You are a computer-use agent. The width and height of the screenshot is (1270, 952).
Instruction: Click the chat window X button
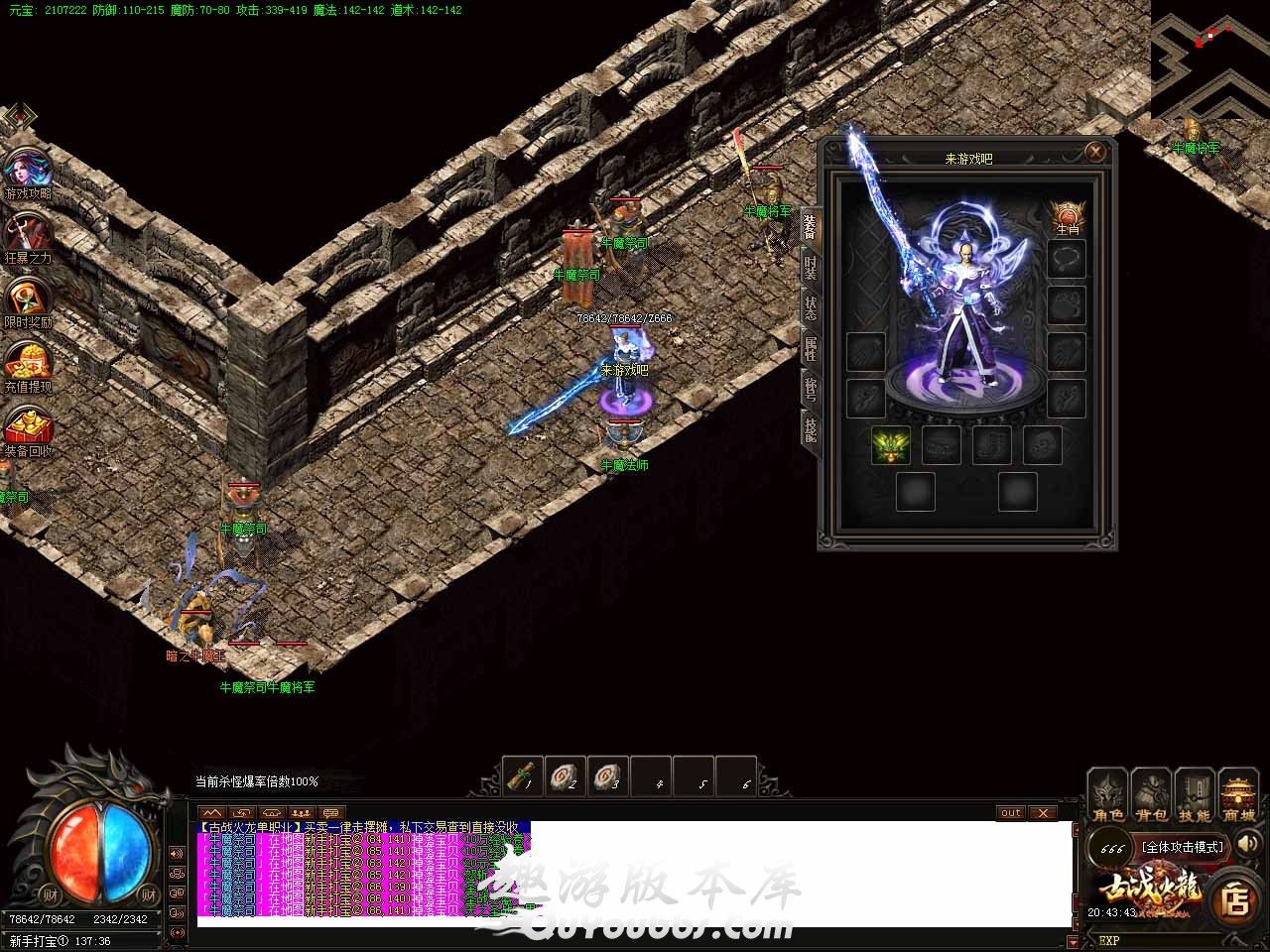point(1042,813)
